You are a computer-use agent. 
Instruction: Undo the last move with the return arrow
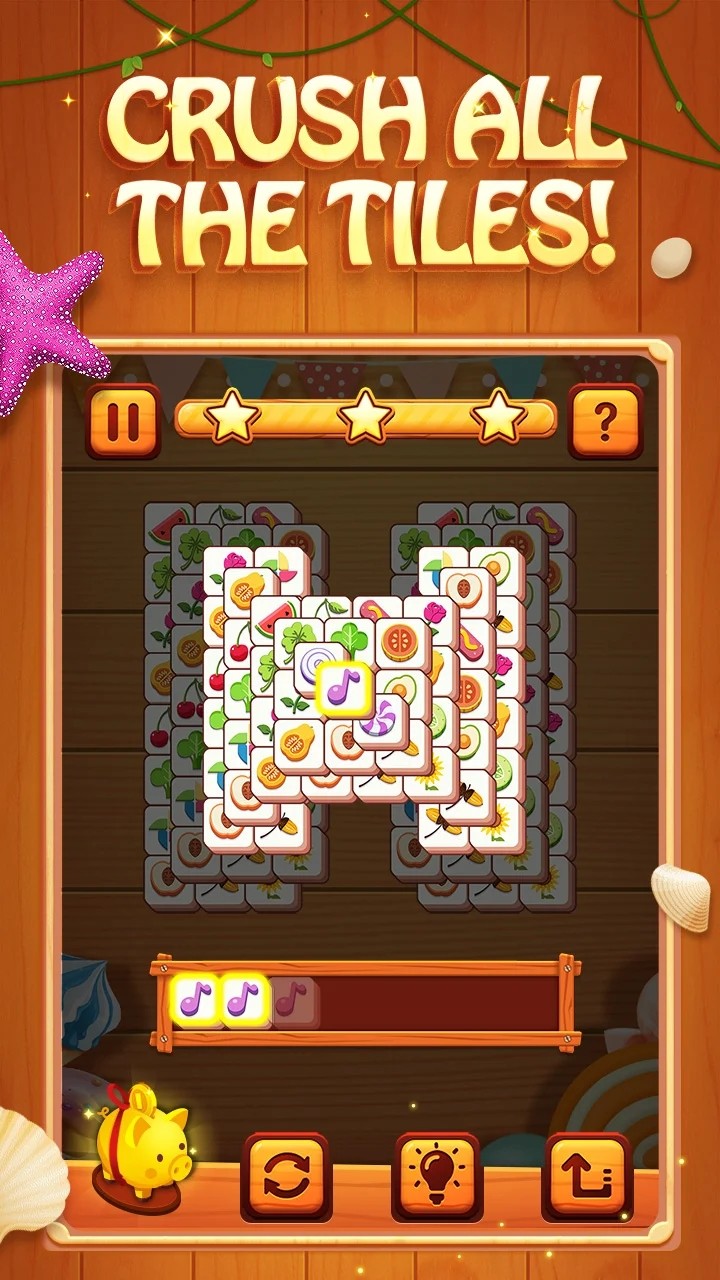pyautogui.click(x=586, y=1176)
